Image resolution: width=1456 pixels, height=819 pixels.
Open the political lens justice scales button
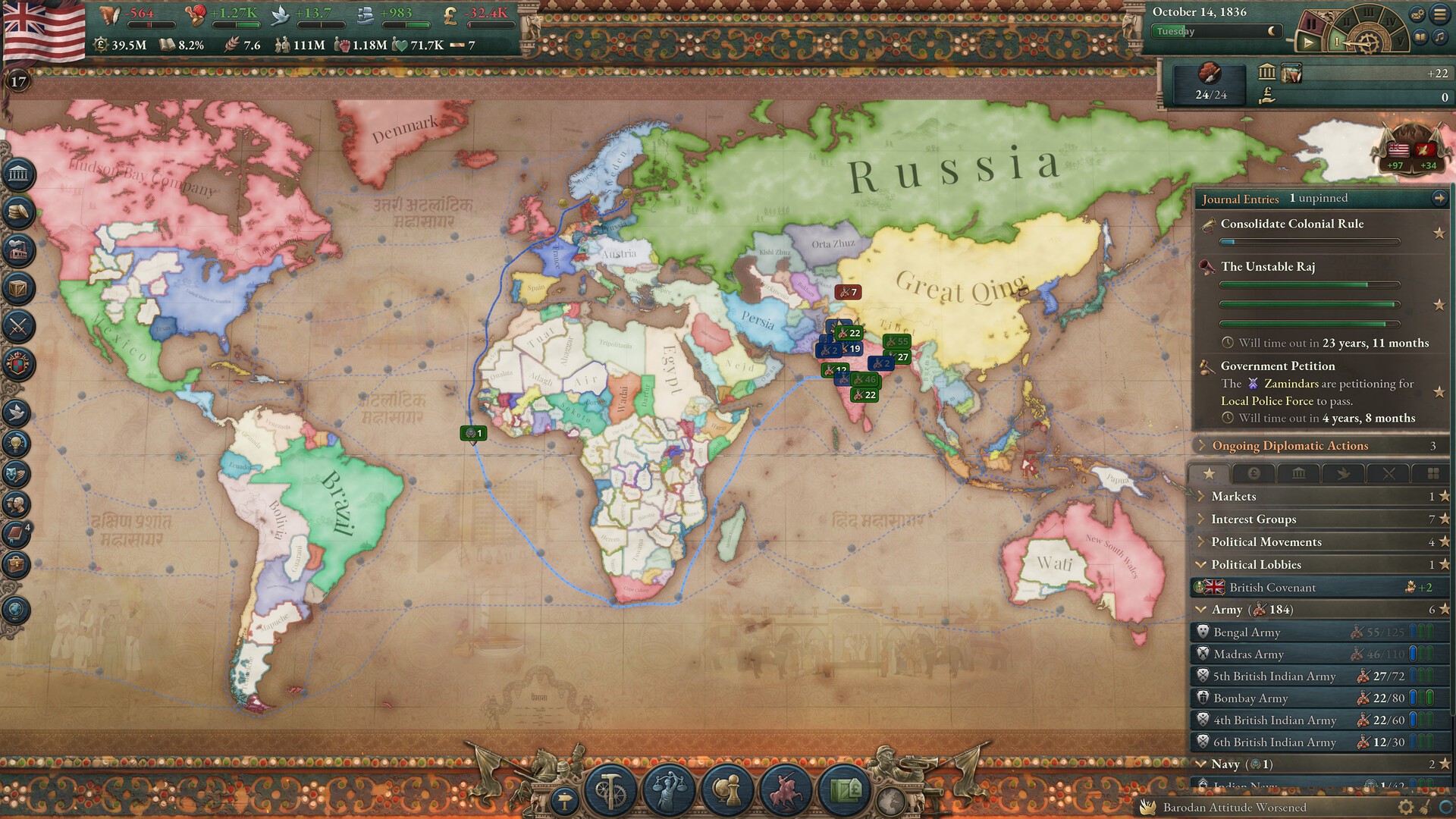point(669,790)
